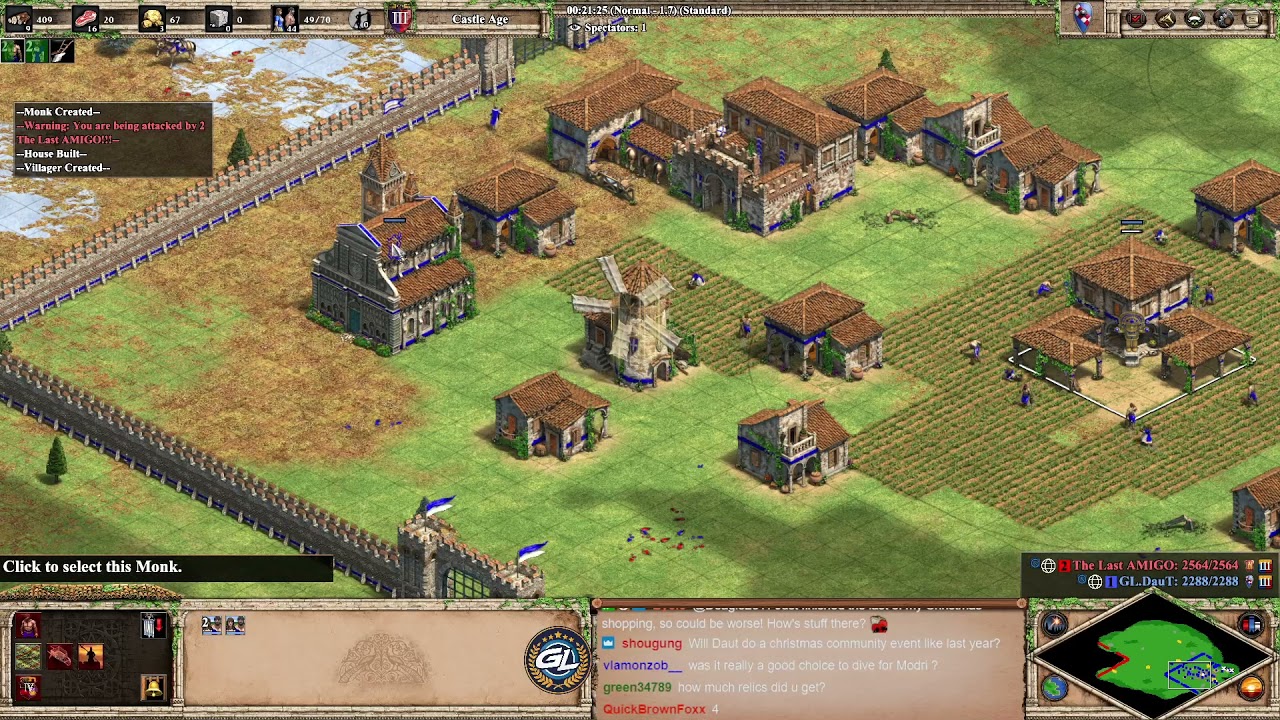The height and width of the screenshot is (720, 1280).
Task: Open the Technology Tree icon
Action: click(x=1224, y=18)
